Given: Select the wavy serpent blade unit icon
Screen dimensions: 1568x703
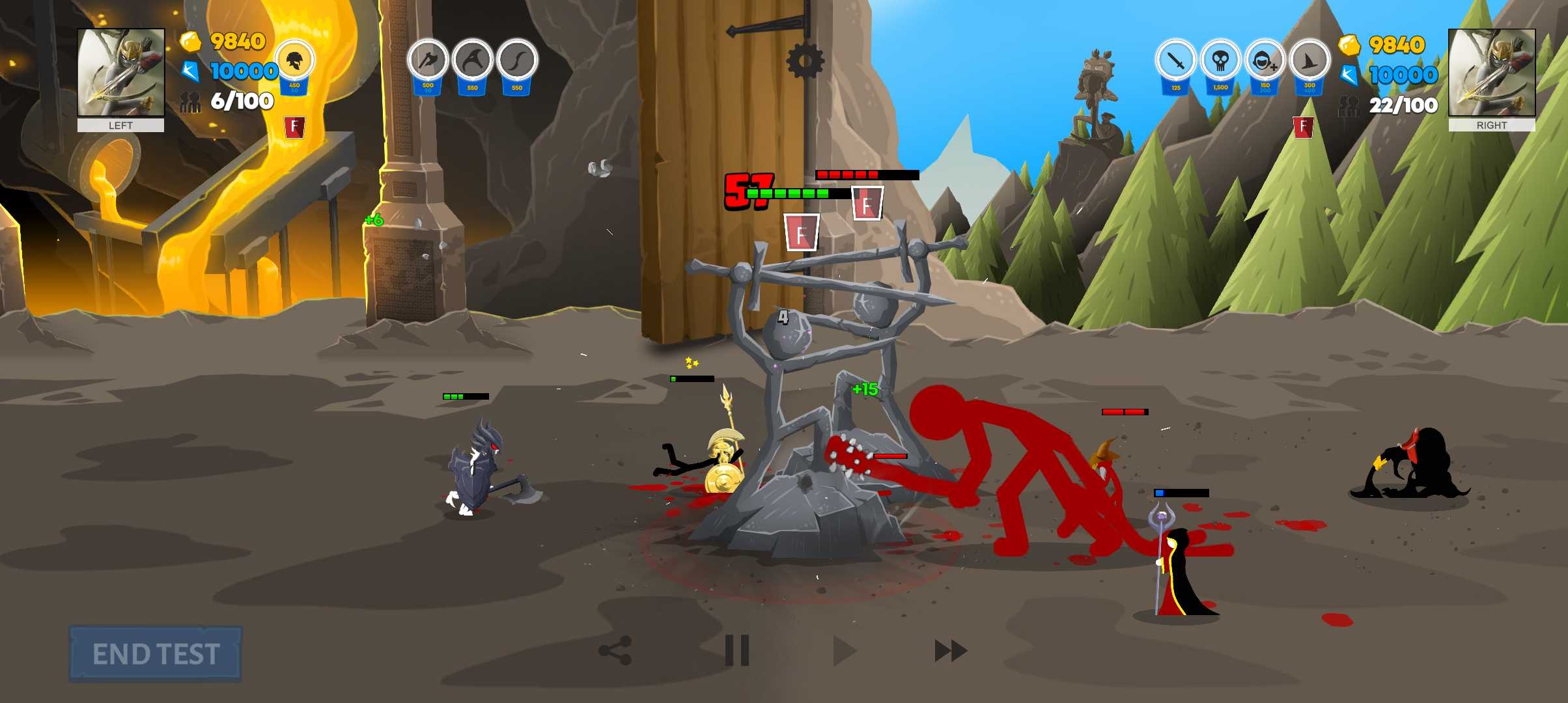Looking at the screenshot, I should click(517, 61).
